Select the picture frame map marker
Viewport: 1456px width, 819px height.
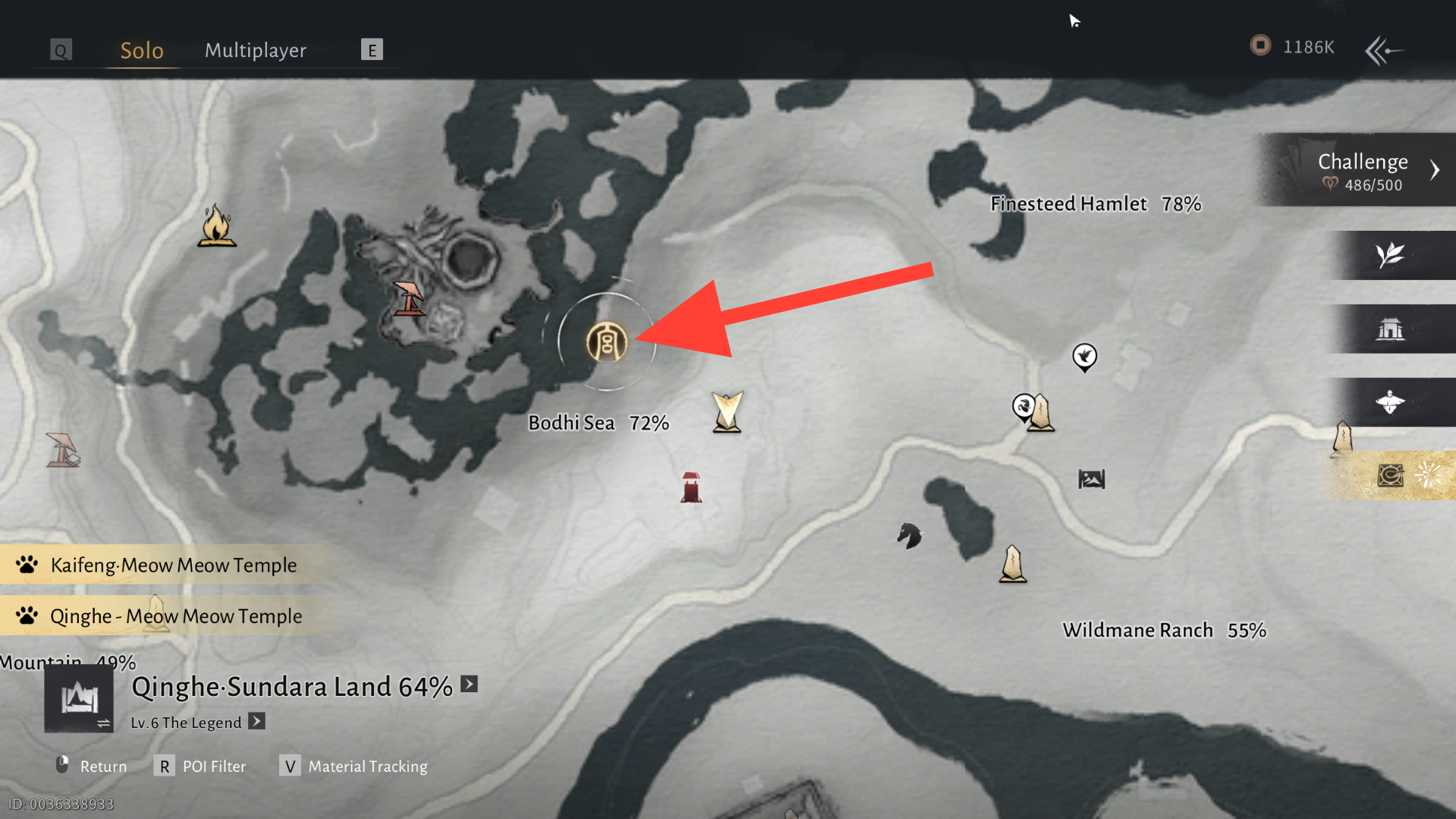(1091, 479)
